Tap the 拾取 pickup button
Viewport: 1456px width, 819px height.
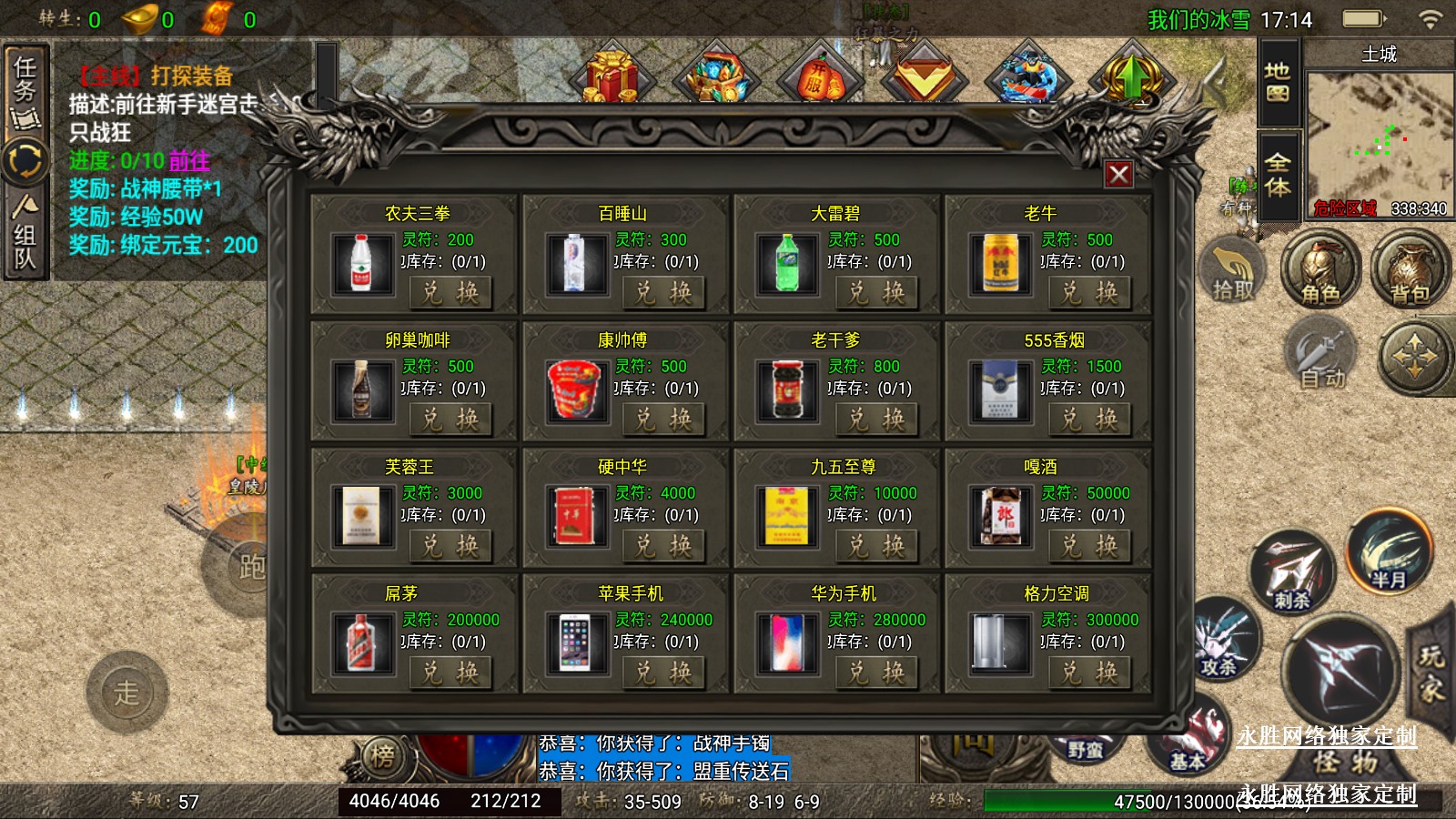point(1233,270)
